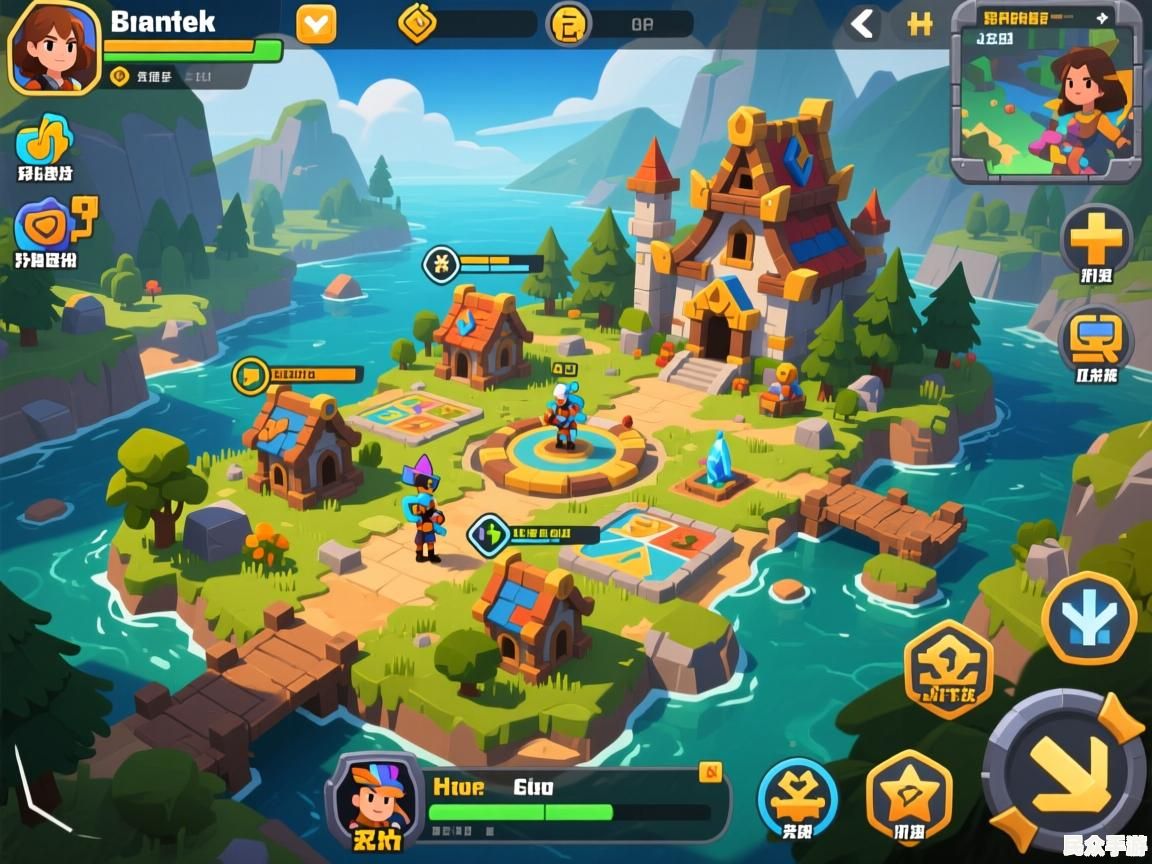This screenshot has width=1152, height=864.
Task: Select the gold diamond currency icon
Action: (418, 23)
